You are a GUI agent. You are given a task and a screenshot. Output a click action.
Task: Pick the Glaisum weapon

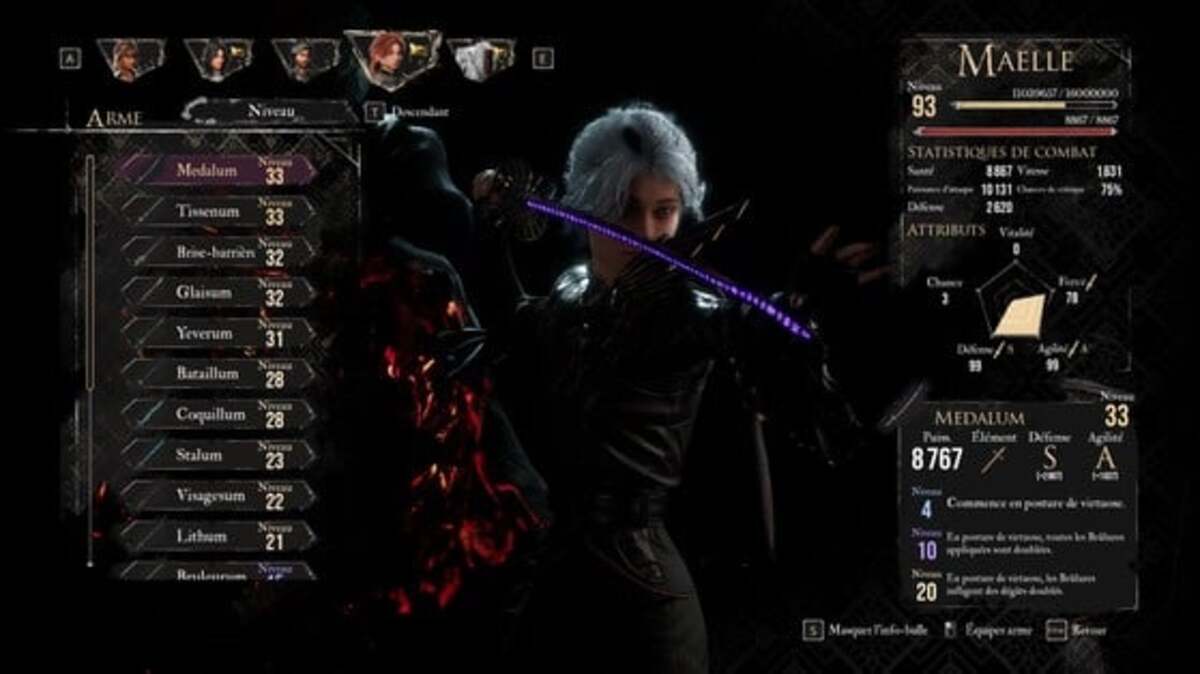215,293
